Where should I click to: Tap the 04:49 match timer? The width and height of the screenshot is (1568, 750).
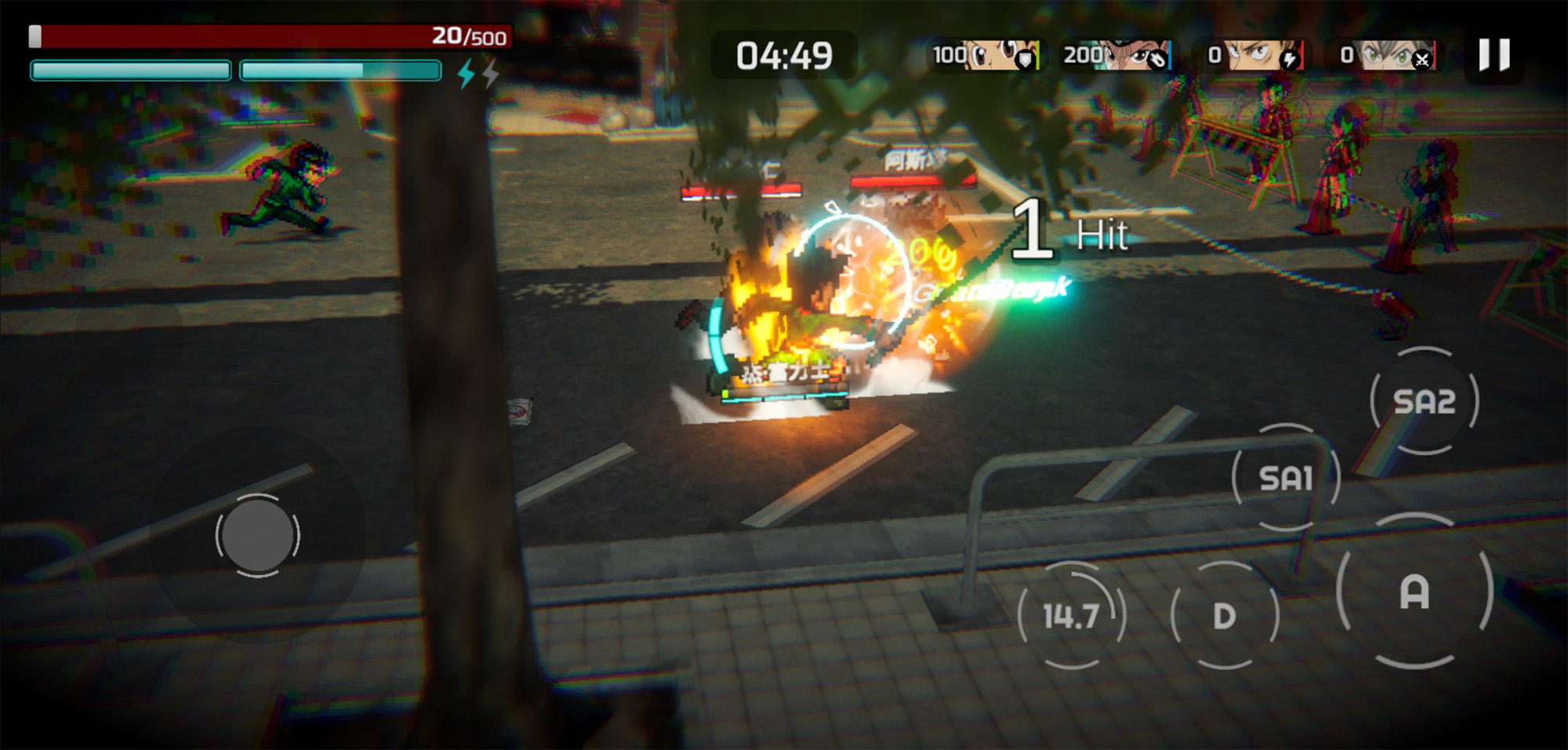tap(783, 55)
